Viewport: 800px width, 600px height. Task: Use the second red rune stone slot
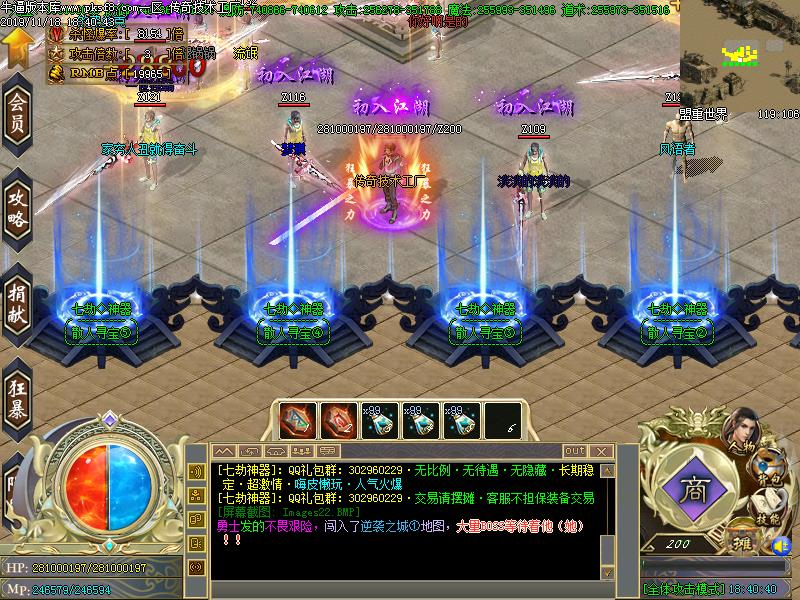tap(339, 420)
